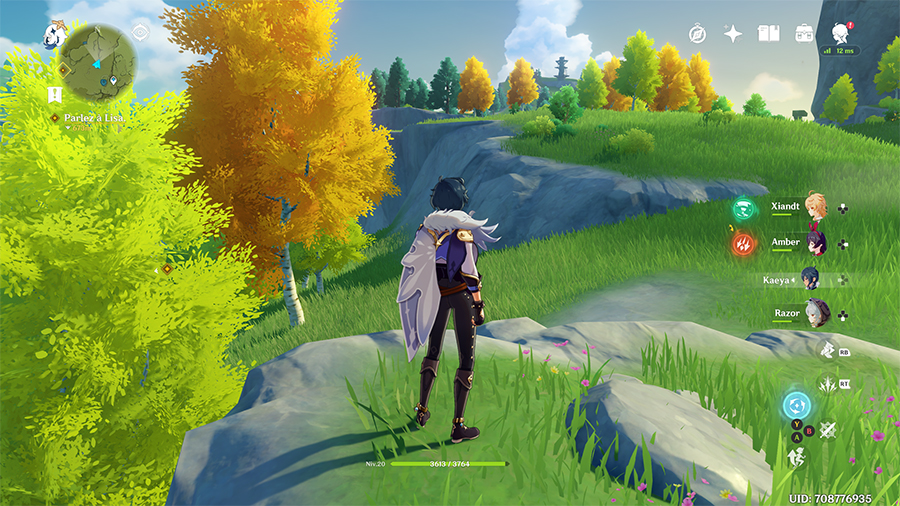The width and height of the screenshot is (900, 506).
Task: Activate the sprint dash icon
Action: coord(798,457)
